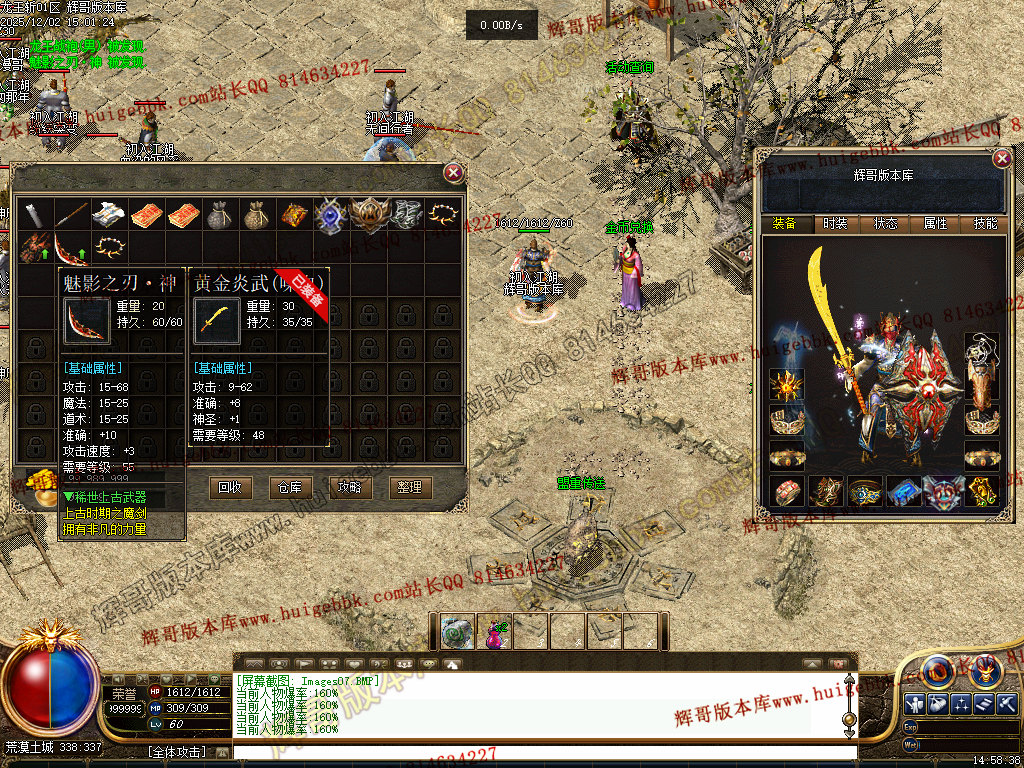Show the 属性 attributes tab
Image resolution: width=1024 pixels, height=768 pixels.
(x=935, y=224)
